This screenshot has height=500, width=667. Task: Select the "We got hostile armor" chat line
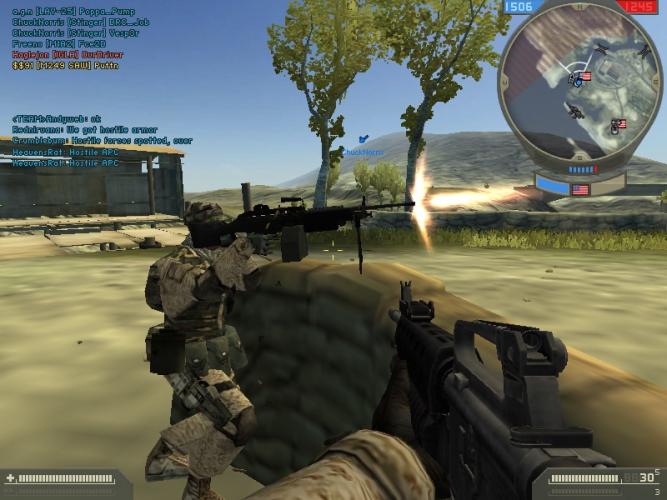click(x=85, y=130)
